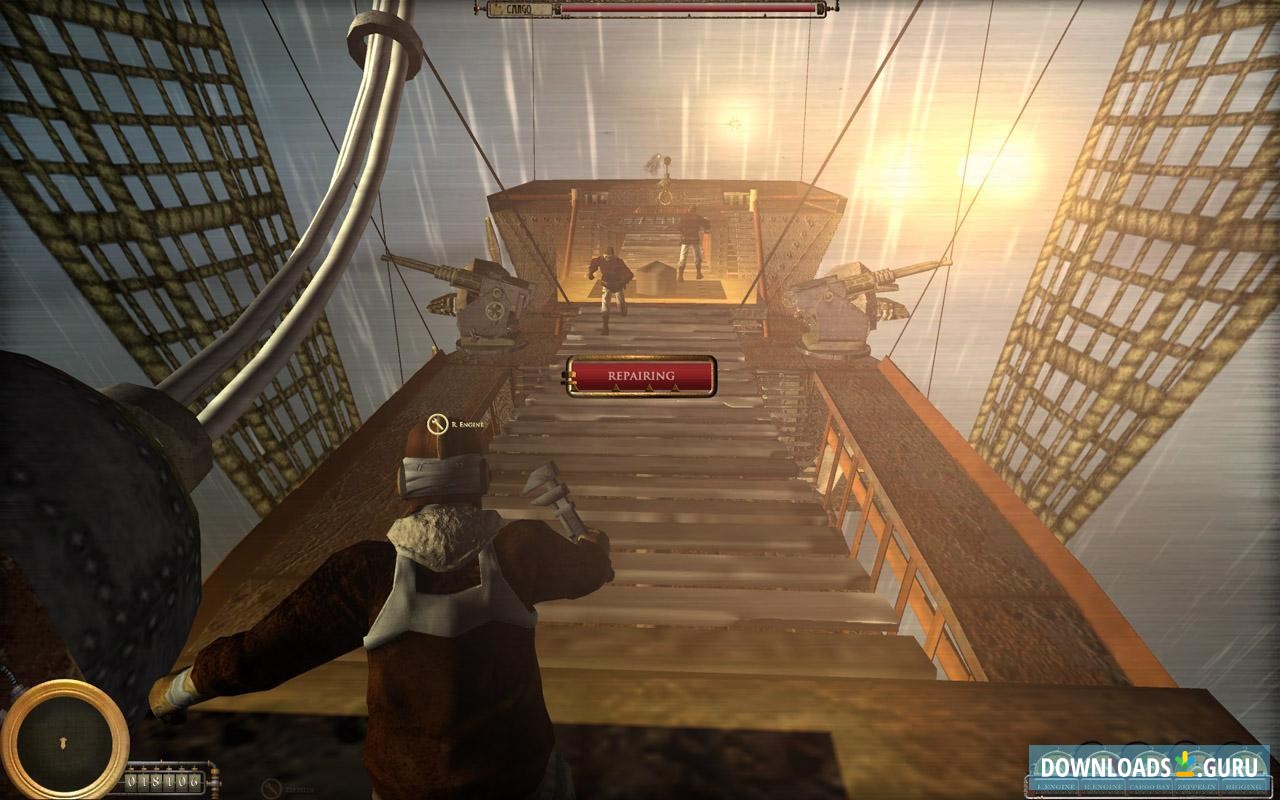This screenshot has height=800, width=1280.
Task: Click the 018106 score counter
Action: pos(164,781)
